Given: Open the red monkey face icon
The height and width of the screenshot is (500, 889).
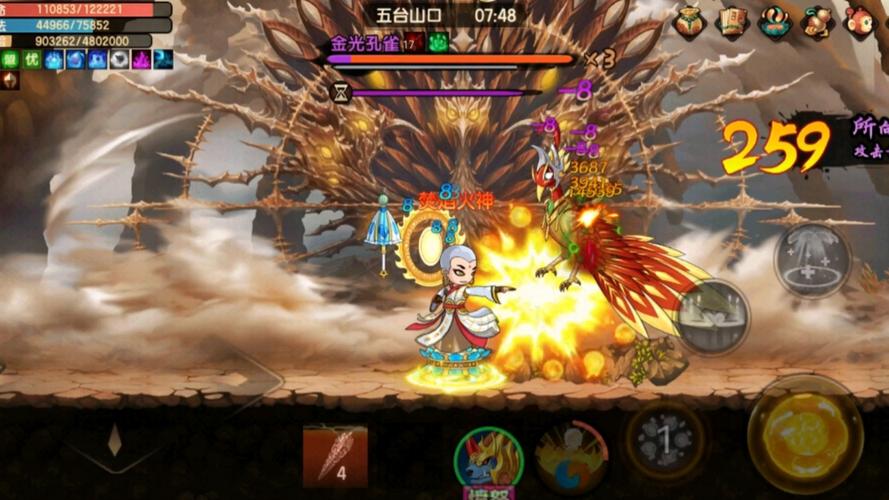Looking at the screenshot, I should coord(859,22).
